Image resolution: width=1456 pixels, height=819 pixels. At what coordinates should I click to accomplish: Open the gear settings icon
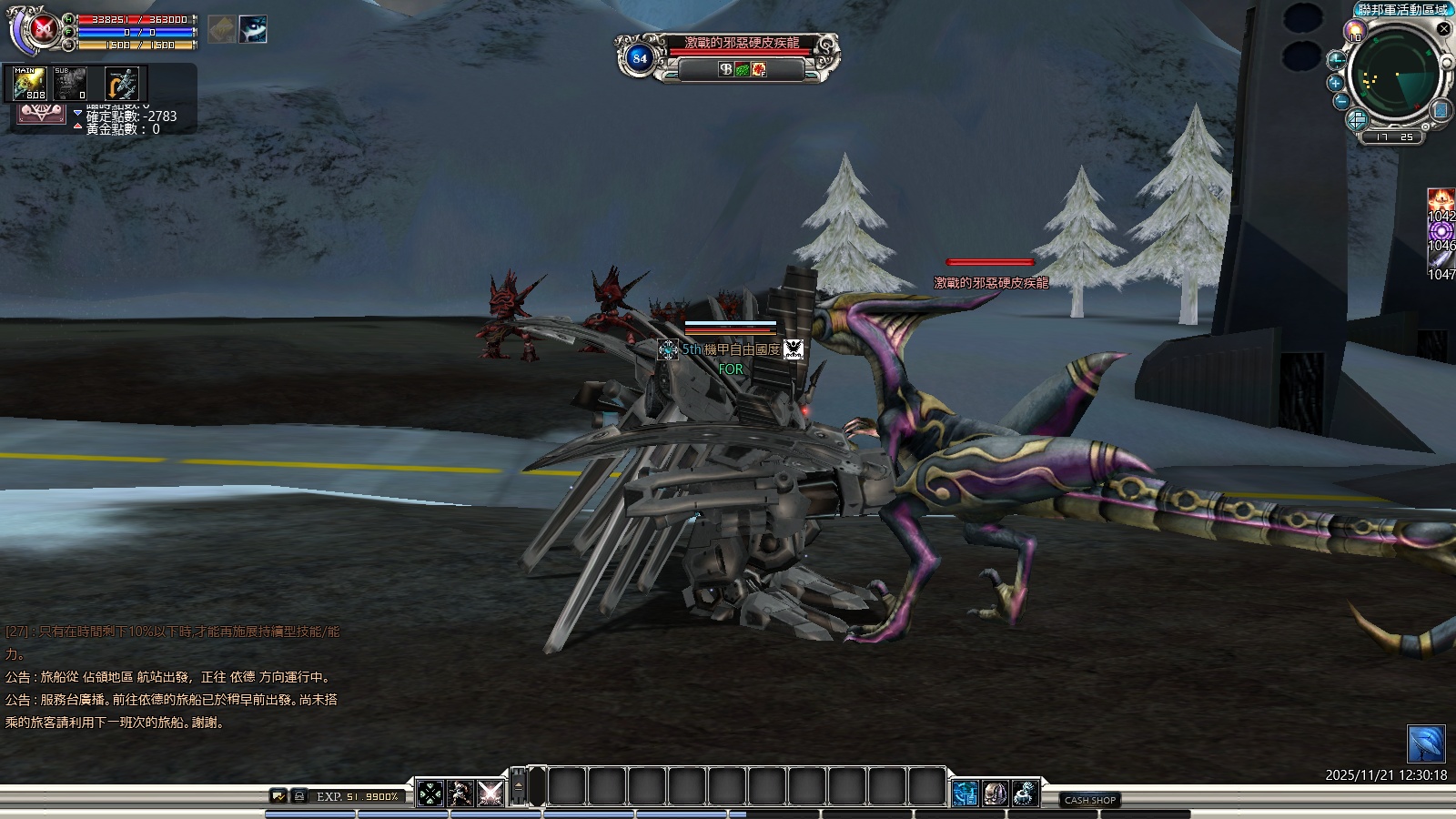click(1026, 794)
